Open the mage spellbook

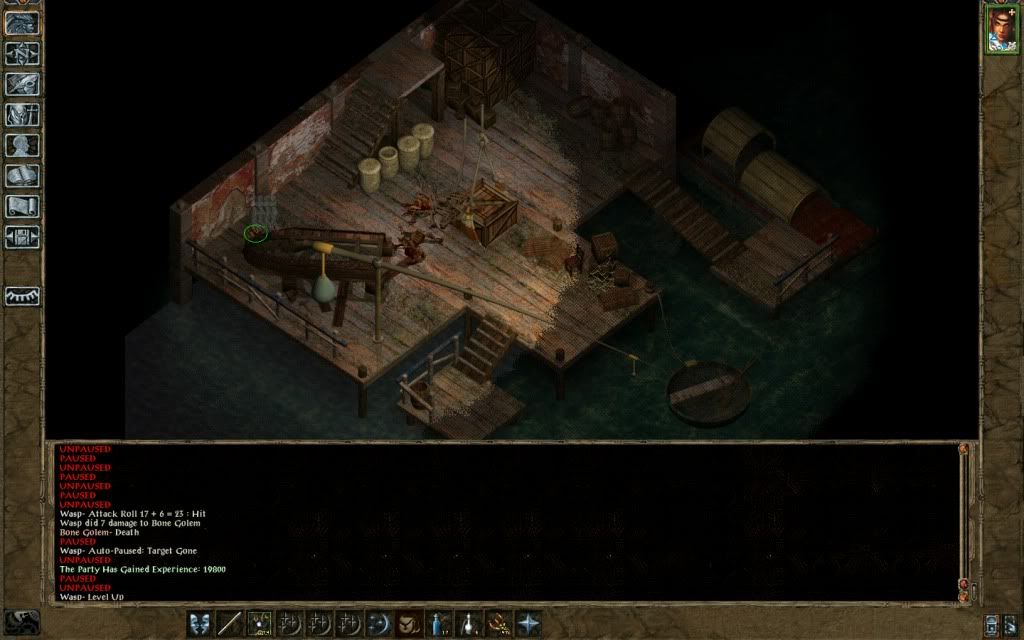coord(22,177)
